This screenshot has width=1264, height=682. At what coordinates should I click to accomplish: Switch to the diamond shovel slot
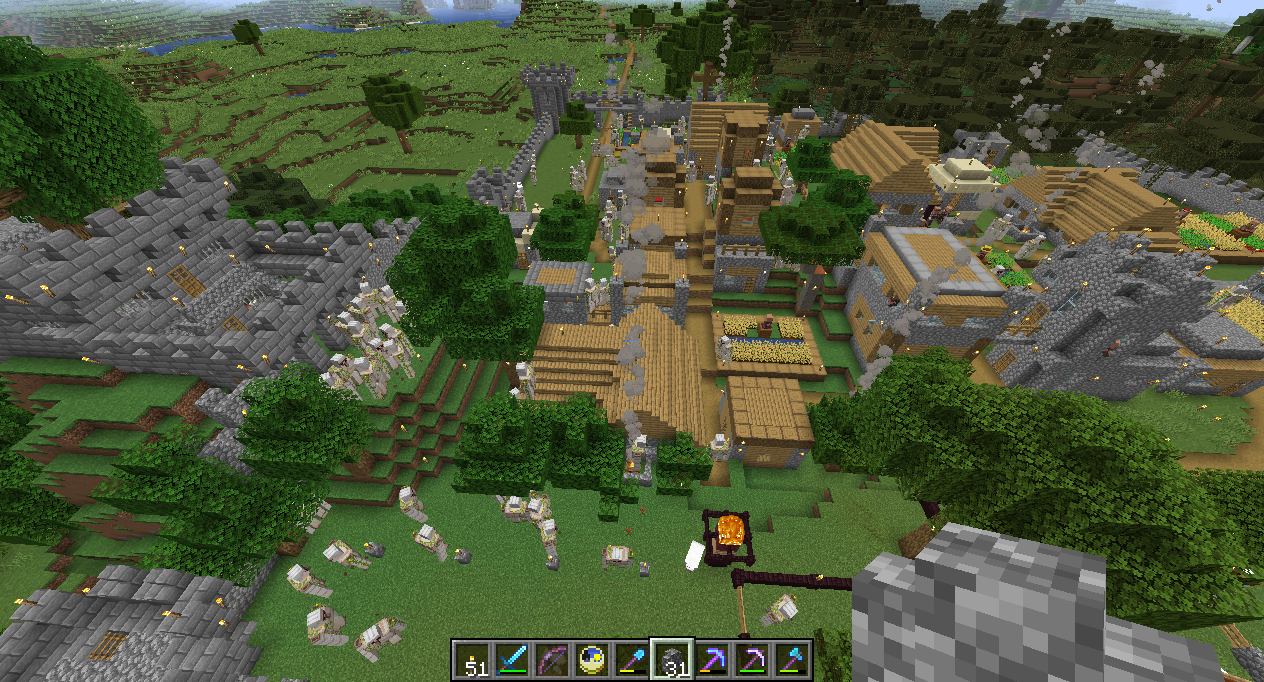coord(632,660)
